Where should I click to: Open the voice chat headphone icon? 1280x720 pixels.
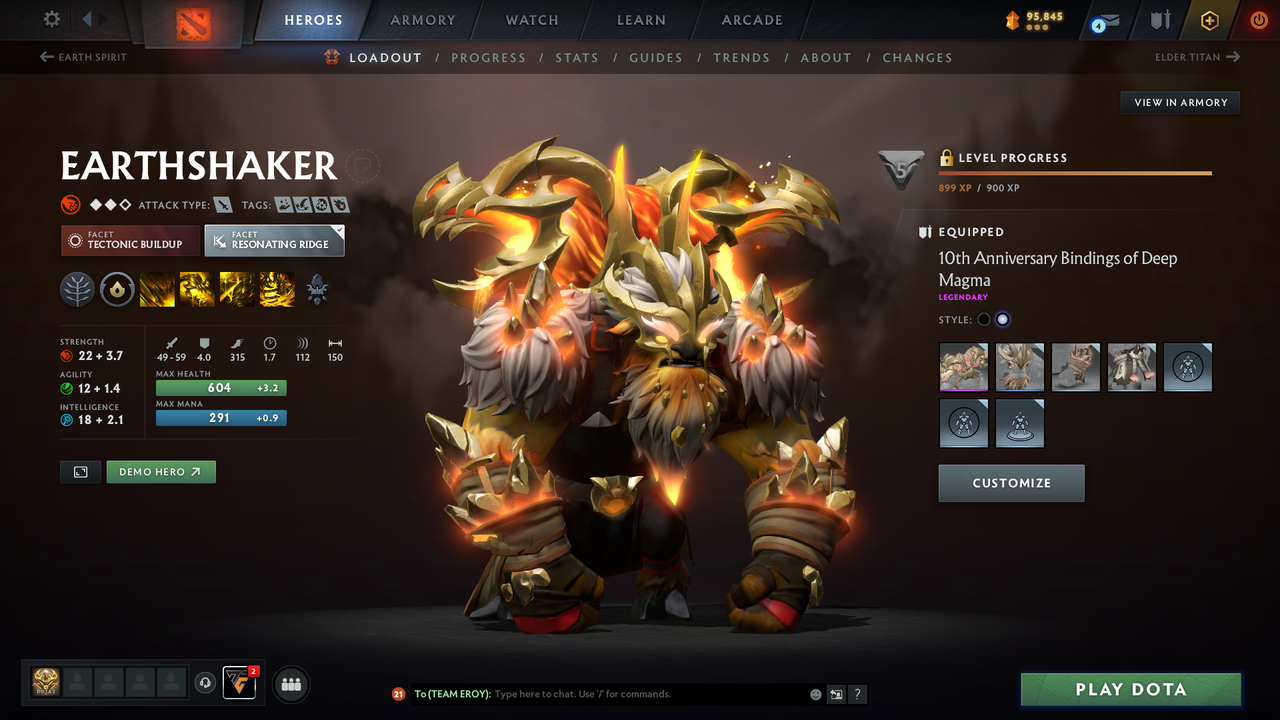207,682
